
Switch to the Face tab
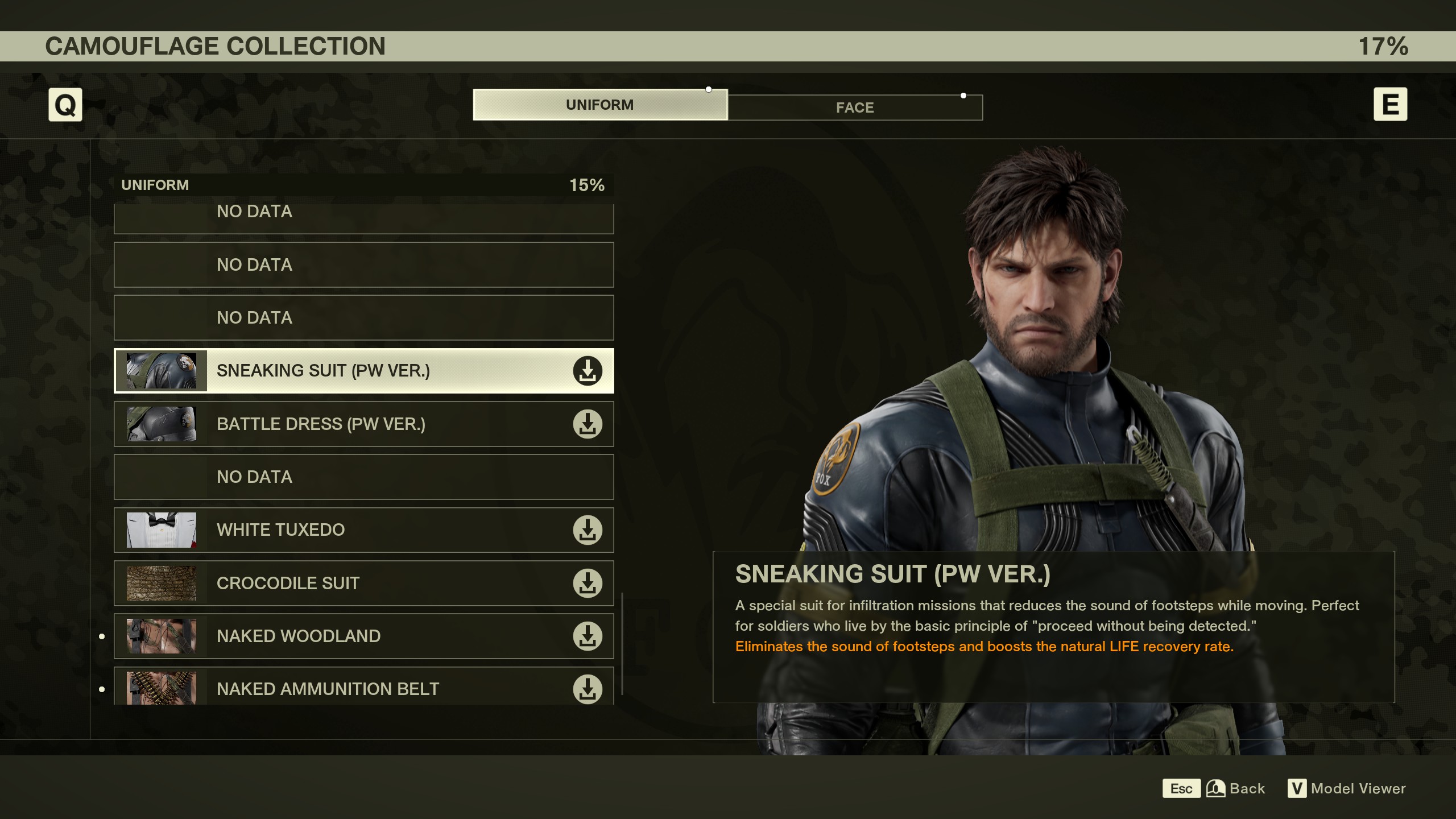tap(854, 107)
